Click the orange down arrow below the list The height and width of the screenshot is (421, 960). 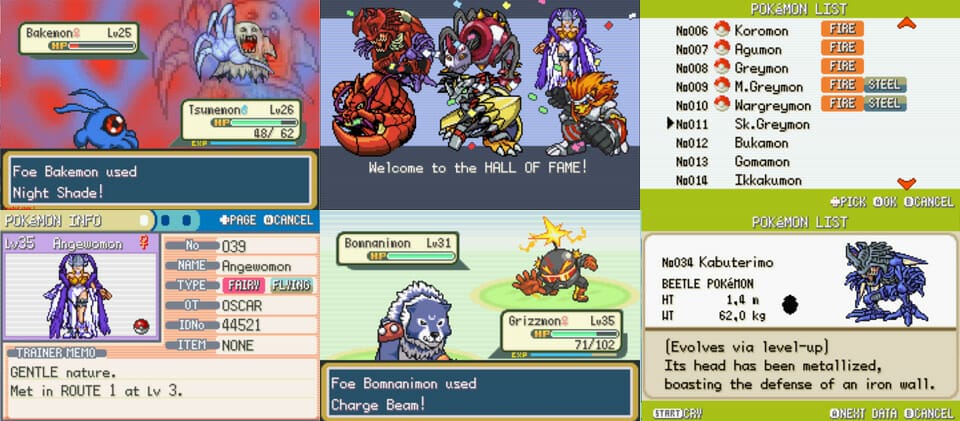click(x=906, y=183)
